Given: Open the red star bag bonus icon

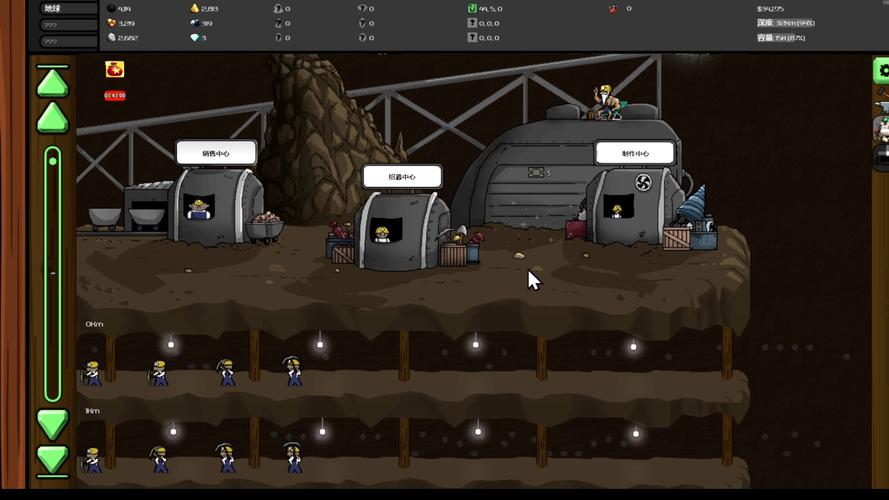Looking at the screenshot, I should click(x=114, y=69).
